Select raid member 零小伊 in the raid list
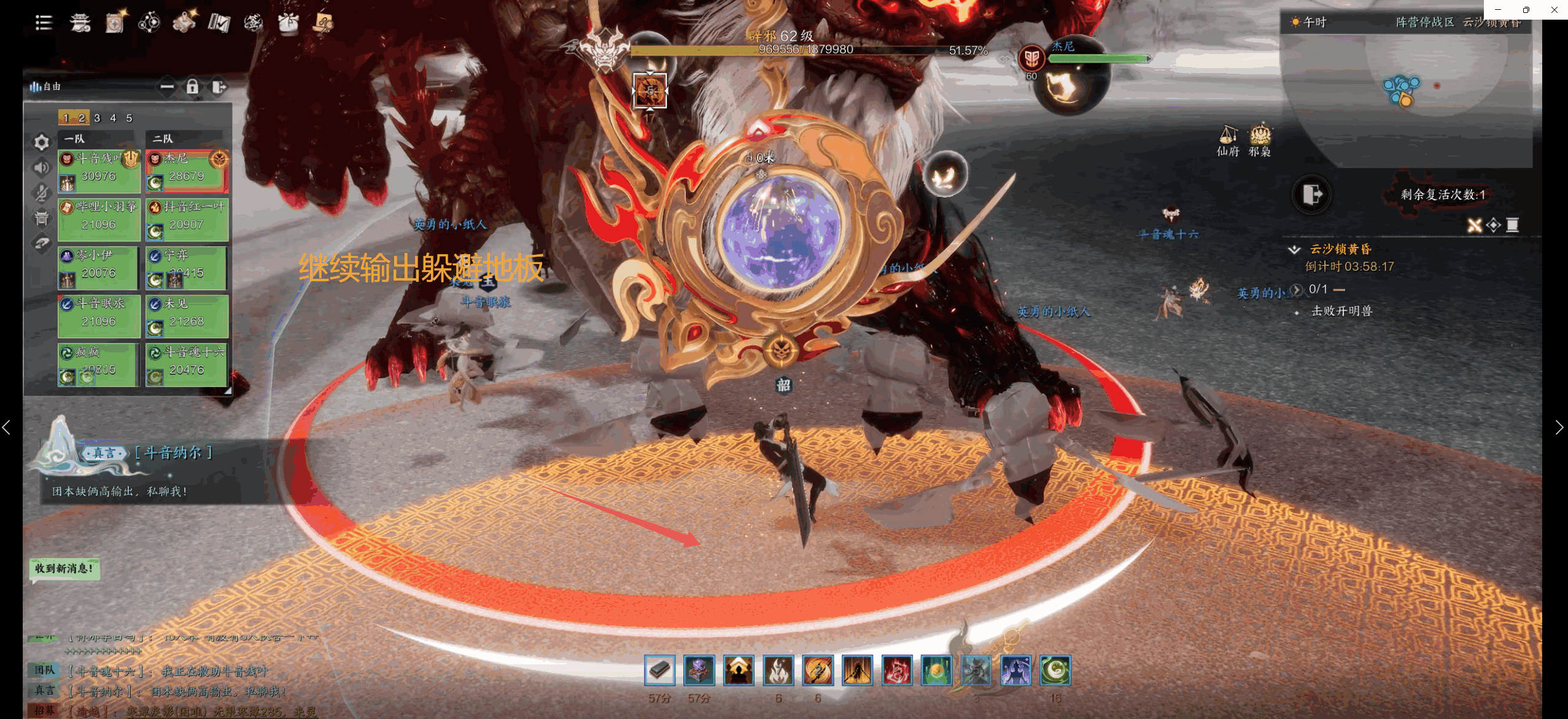The width and height of the screenshot is (1568, 719). [x=99, y=267]
